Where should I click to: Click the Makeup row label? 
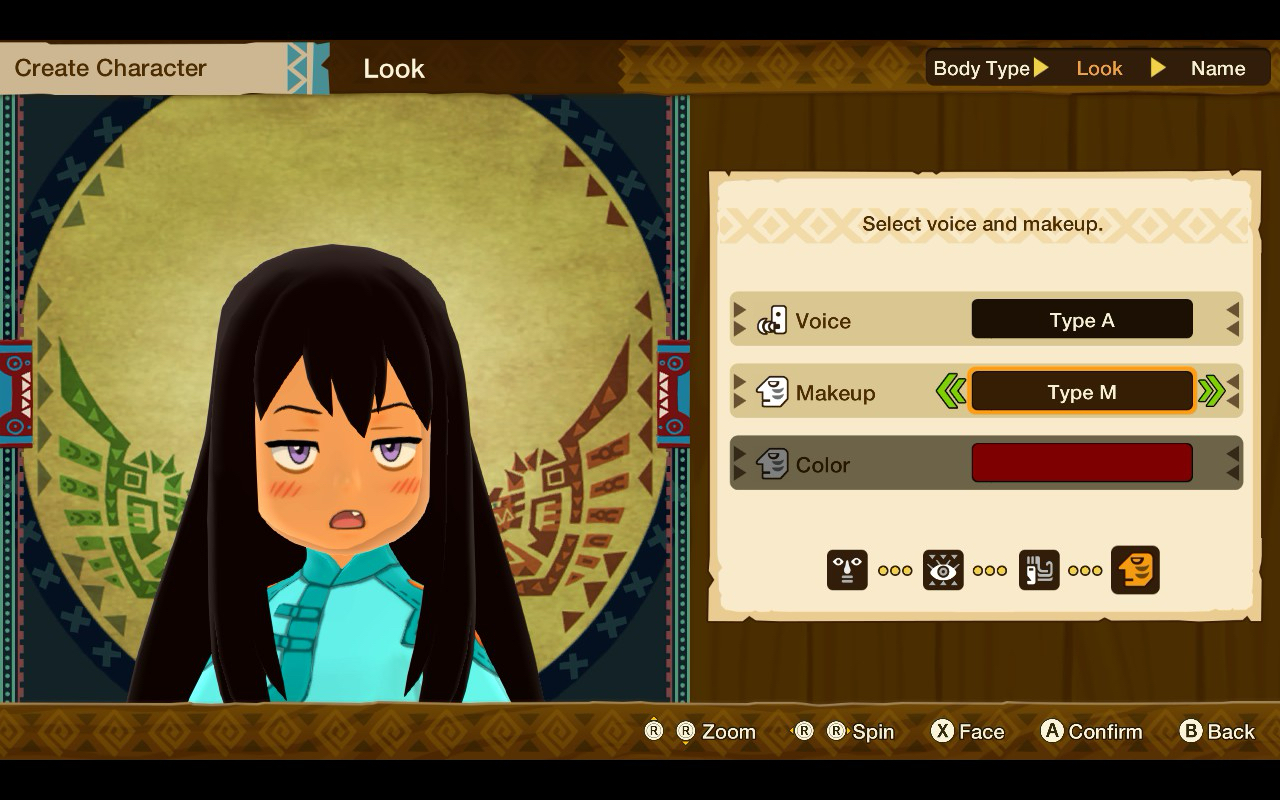click(835, 393)
